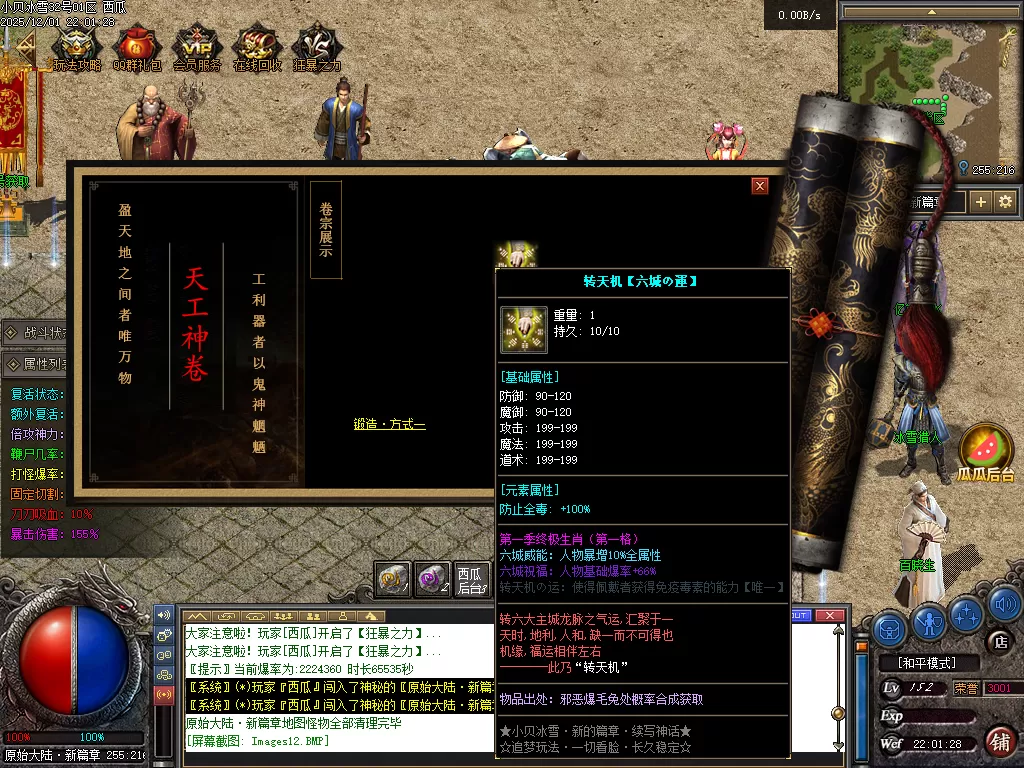The height and width of the screenshot is (768, 1024).
Task: Open the red 铺 stall button
Action: pyautogui.click(x=999, y=741)
